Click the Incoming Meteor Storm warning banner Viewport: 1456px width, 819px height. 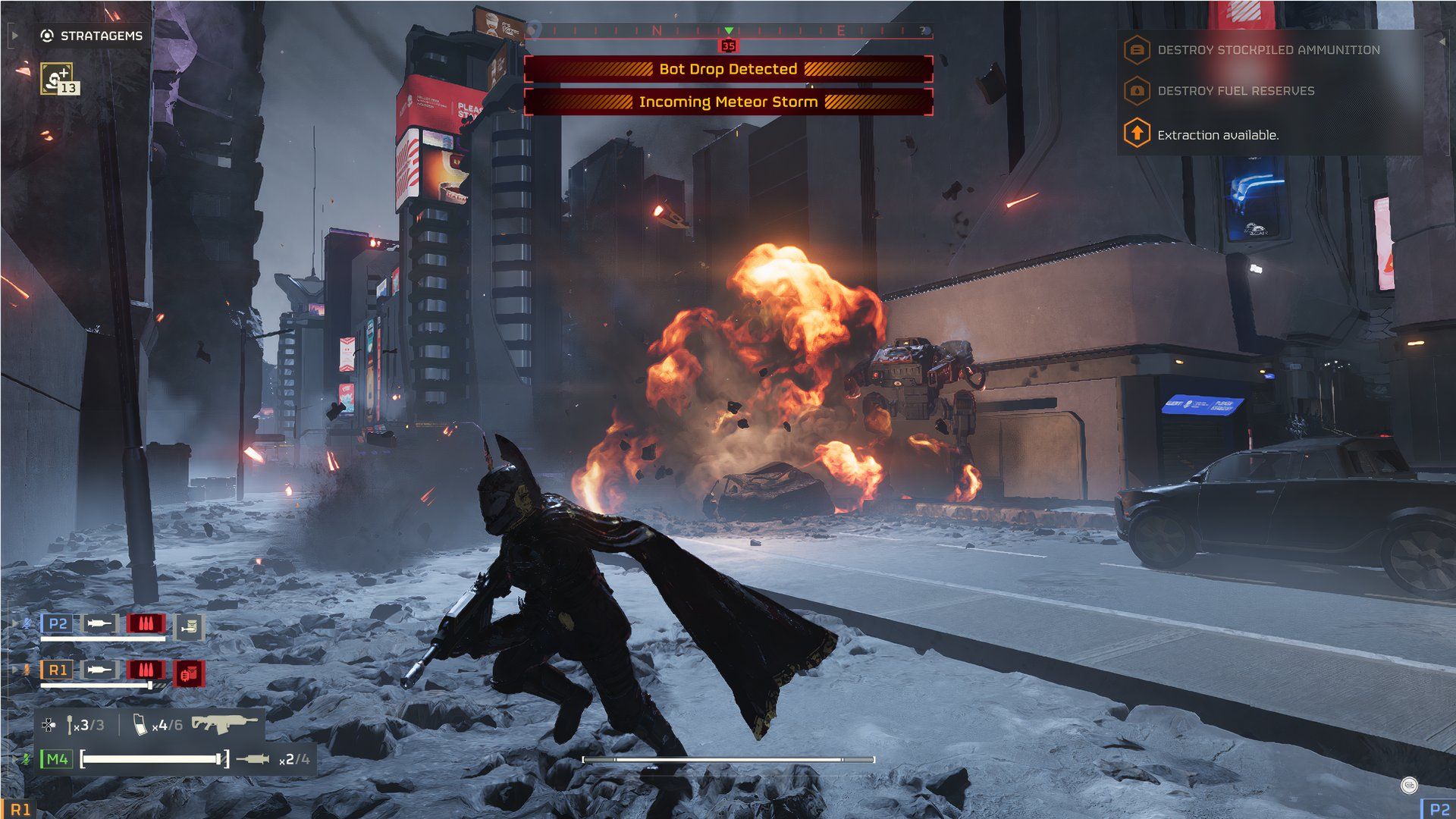pos(728,102)
